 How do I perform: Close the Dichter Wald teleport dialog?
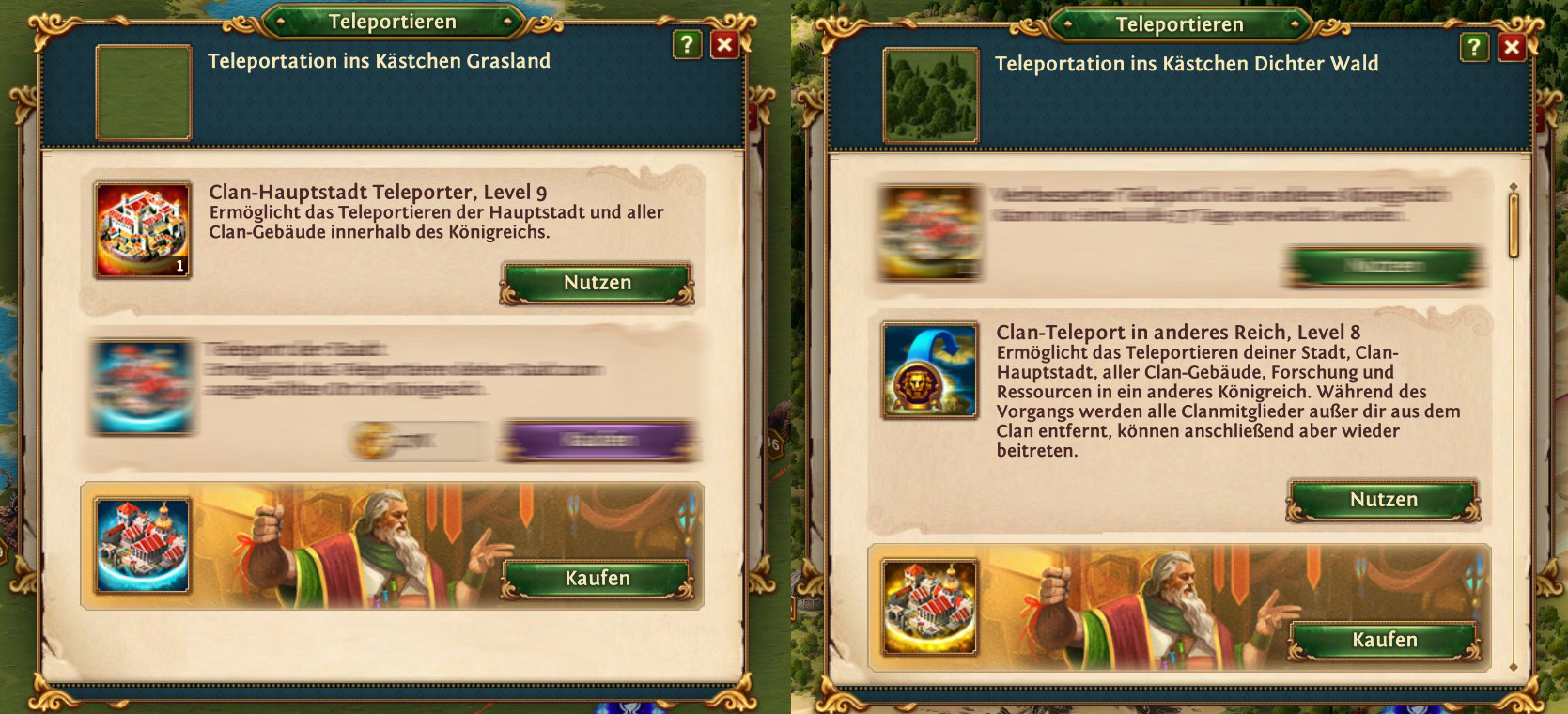pyautogui.click(x=1512, y=47)
